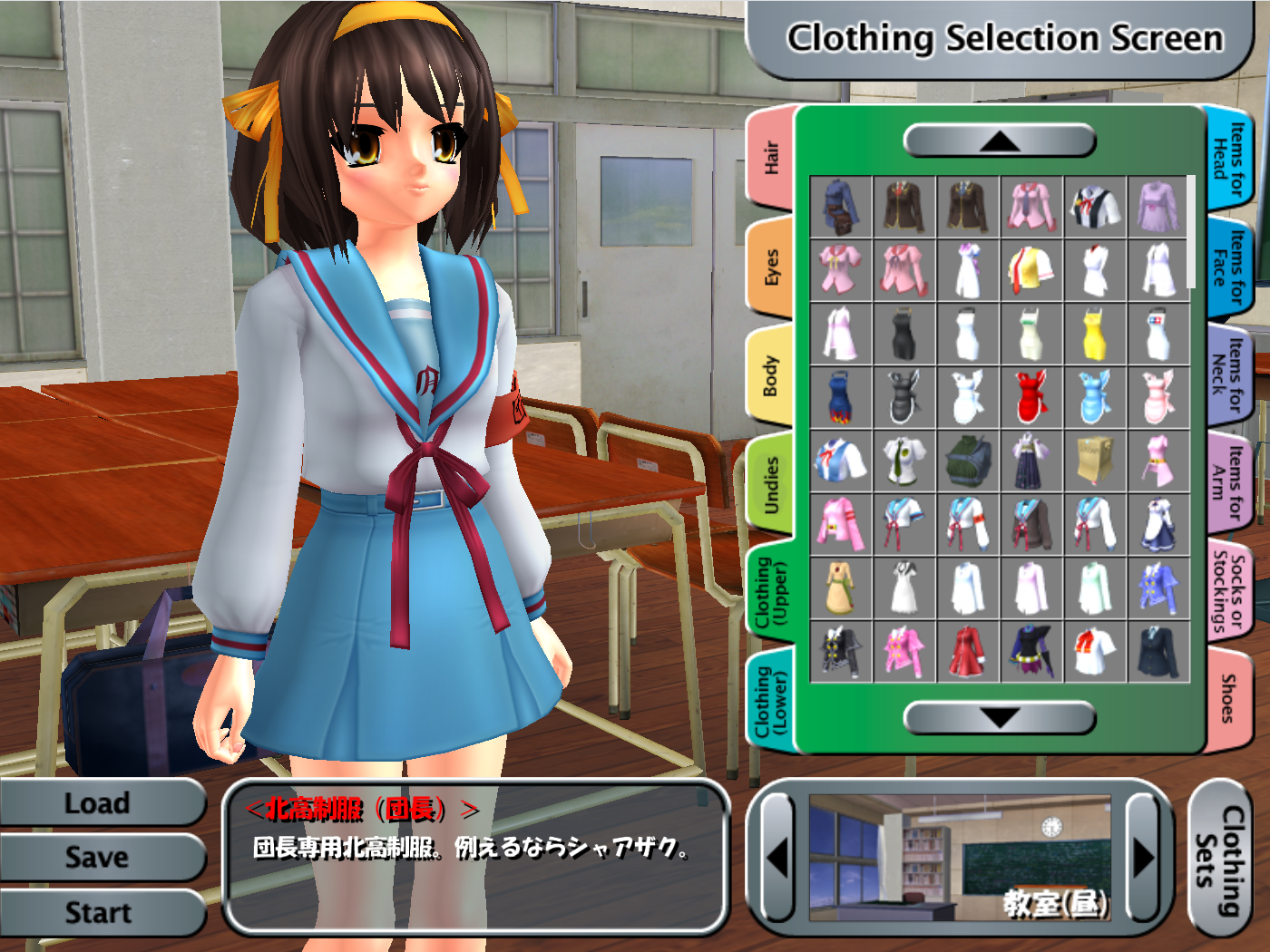Page the clothing grid up with the arrow
Image resolution: width=1270 pixels, height=952 pixels.
click(1000, 141)
